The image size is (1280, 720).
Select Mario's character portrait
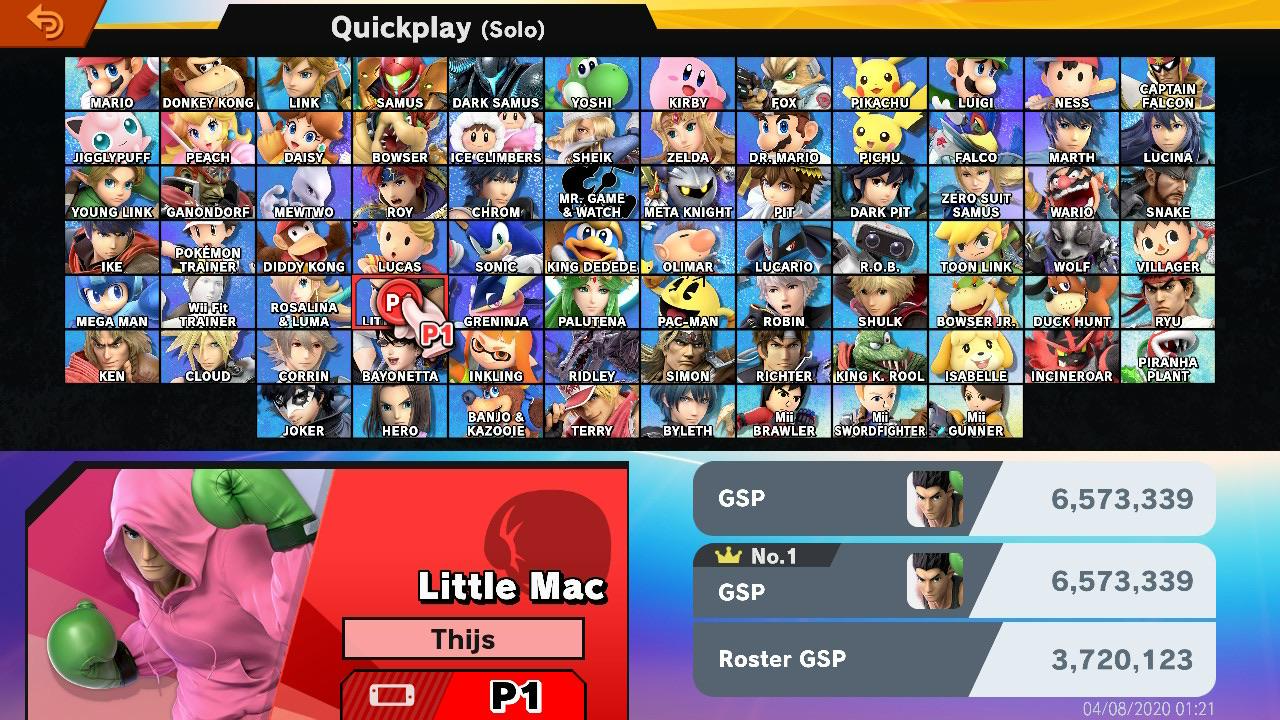pyautogui.click(x=112, y=82)
